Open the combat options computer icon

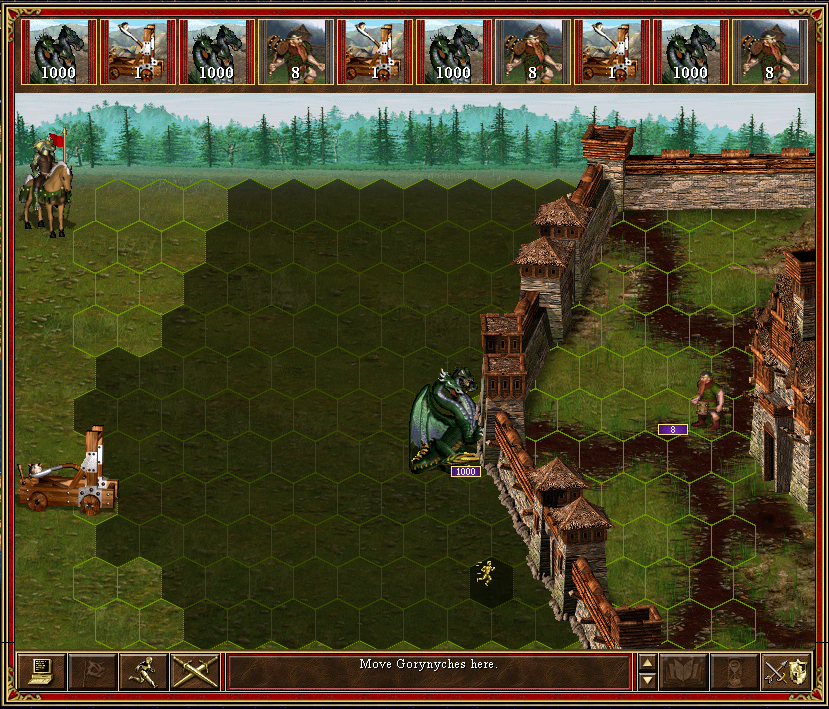pyautogui.click(x=42, y=672)
